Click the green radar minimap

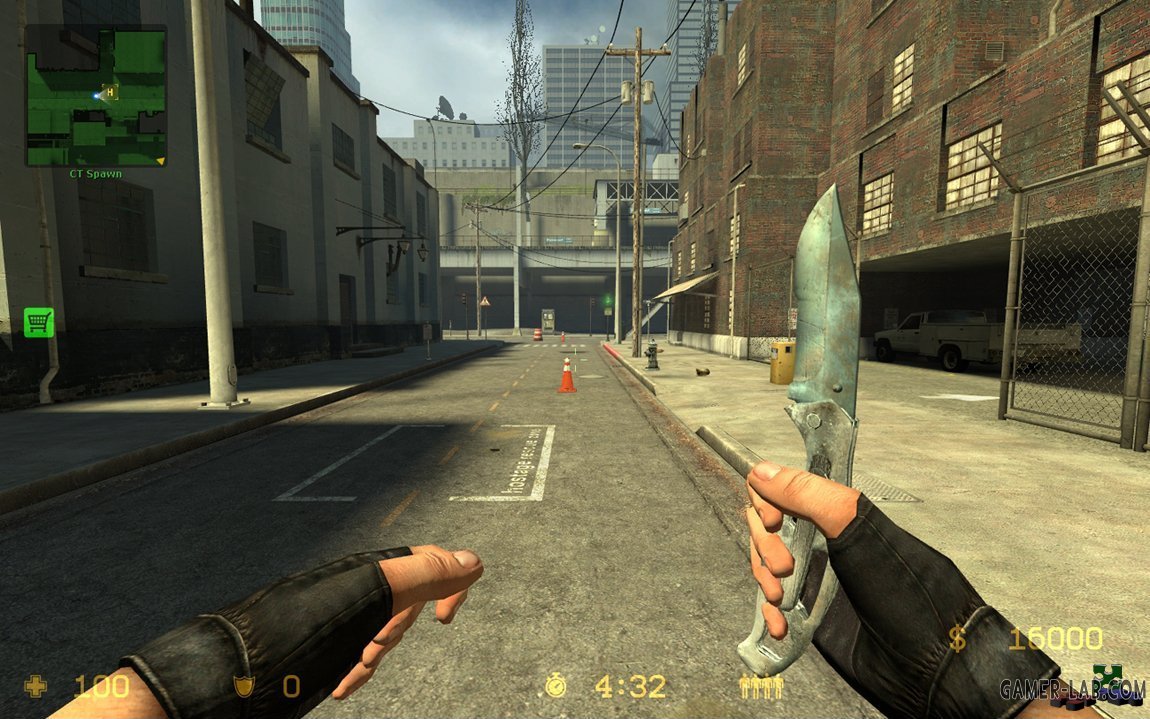96,96
